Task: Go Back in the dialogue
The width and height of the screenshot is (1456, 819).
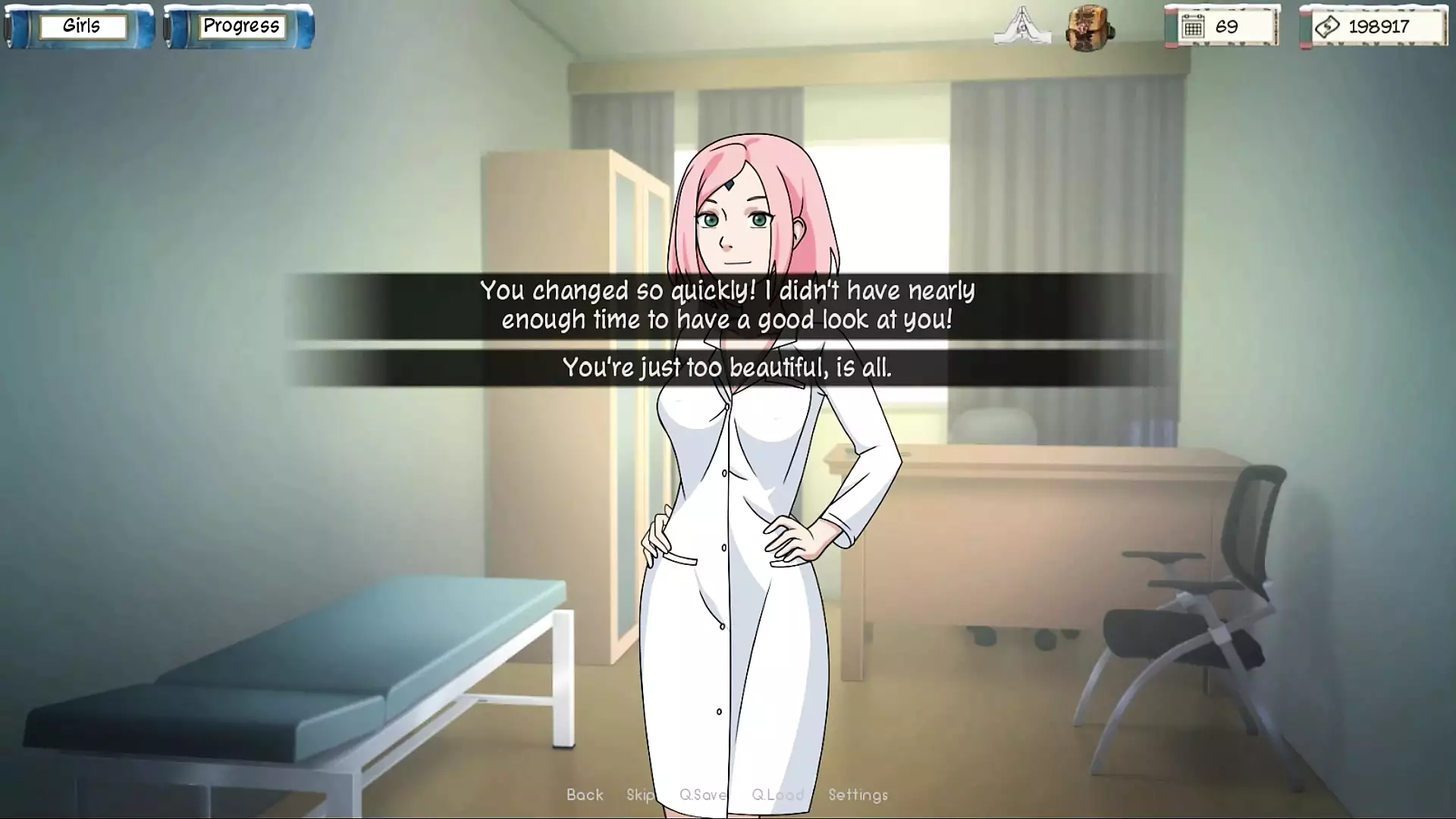Action: point(585,795)
